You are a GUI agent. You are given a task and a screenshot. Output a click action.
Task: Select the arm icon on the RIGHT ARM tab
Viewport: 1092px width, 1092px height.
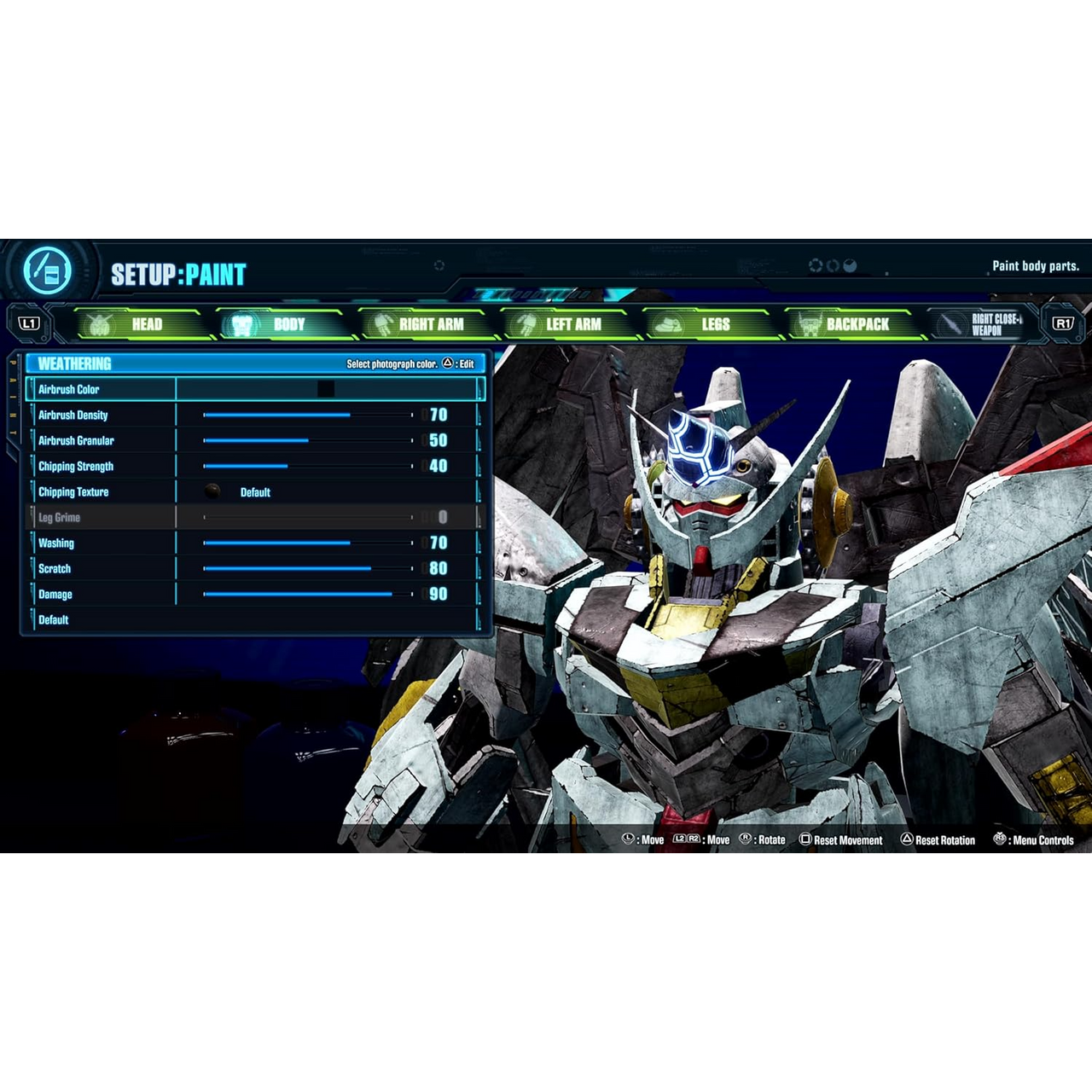pyautogui.click(x=381, y=324)
